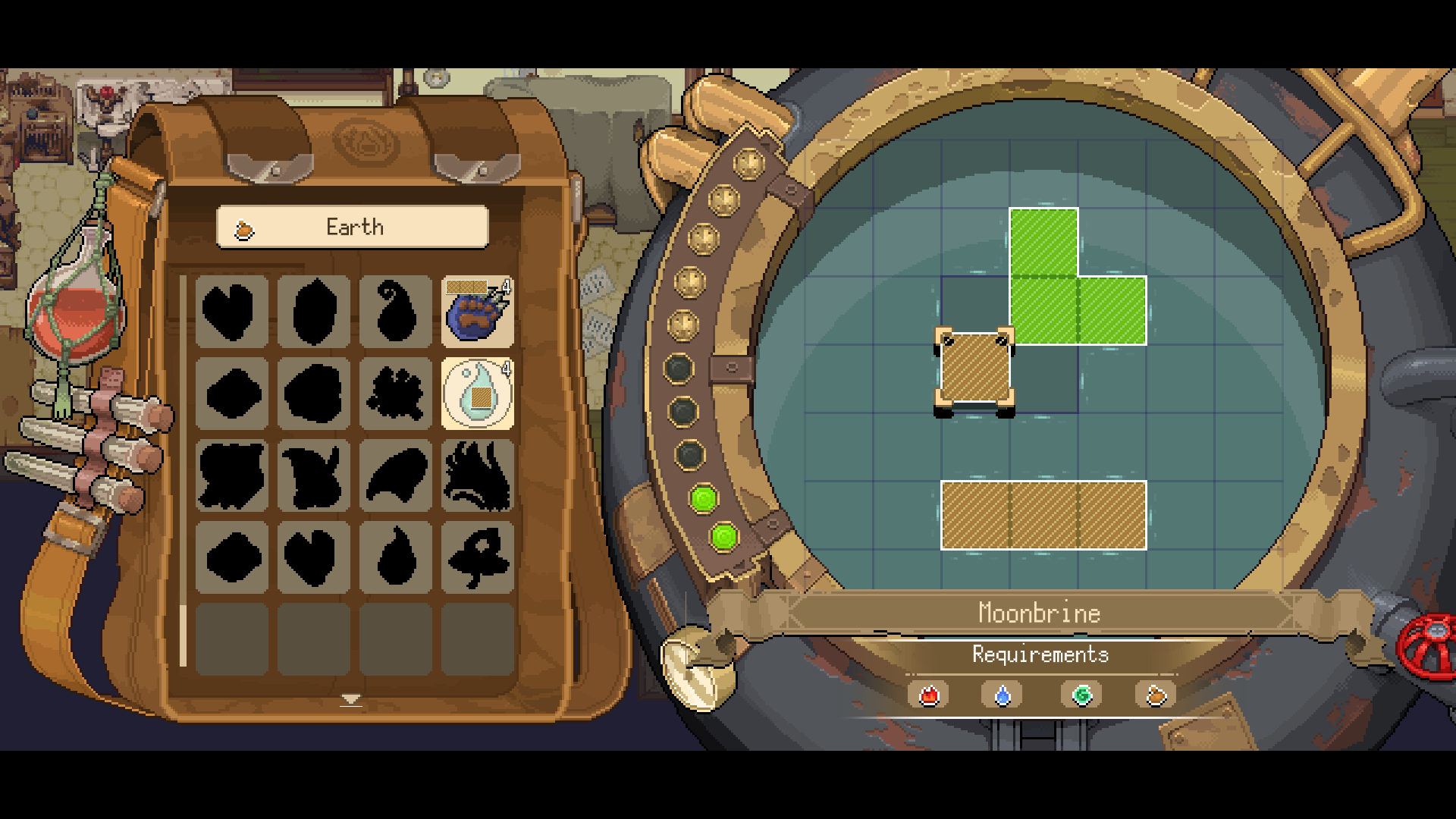Screen dimensions: 1456x819
Task: Select the green wind requirement icon
Action: pyautogui.click(x=1082, y=695)
